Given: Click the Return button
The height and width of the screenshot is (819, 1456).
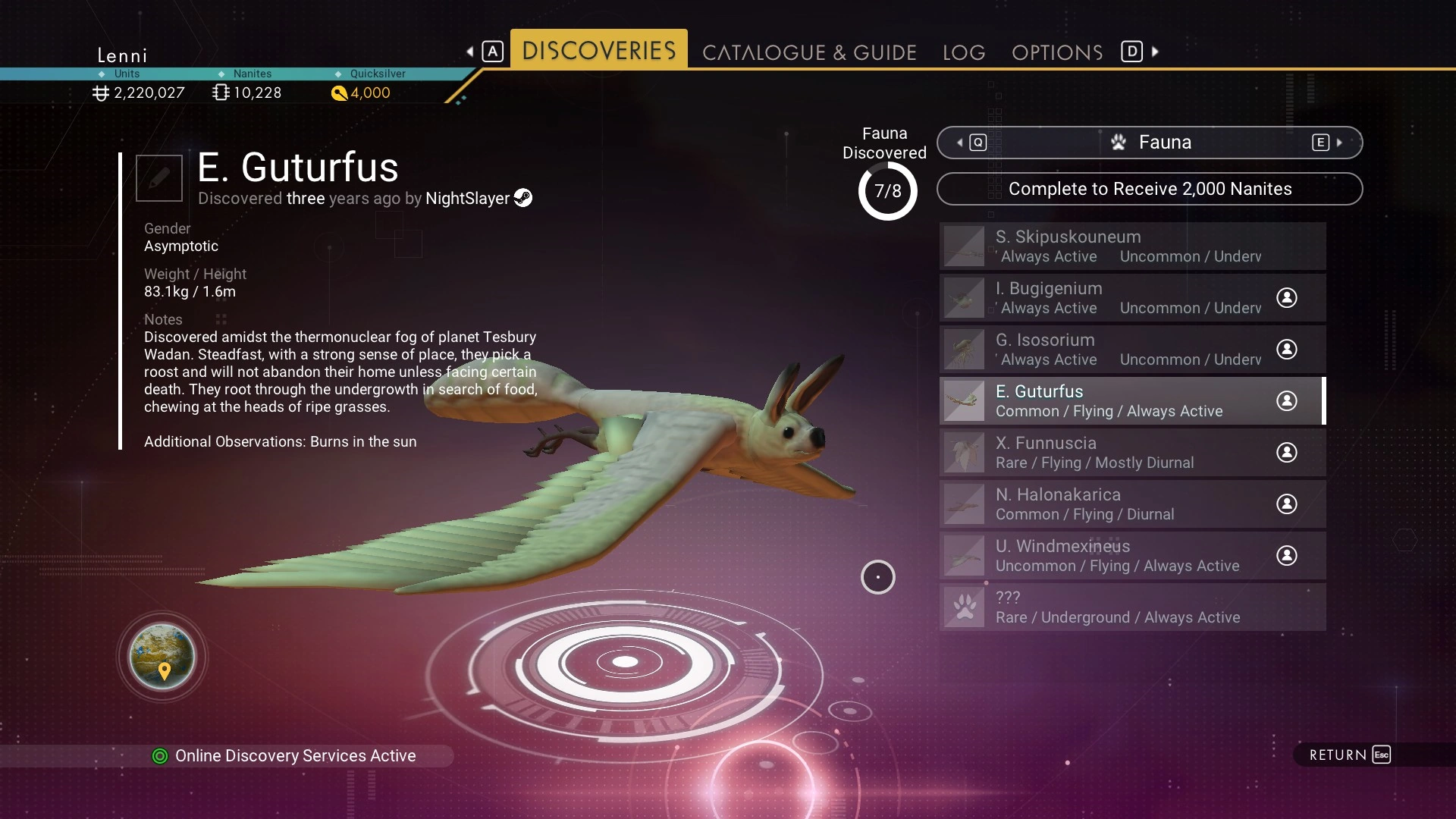Looking at the screenshot, I should tap(1349, 755).
